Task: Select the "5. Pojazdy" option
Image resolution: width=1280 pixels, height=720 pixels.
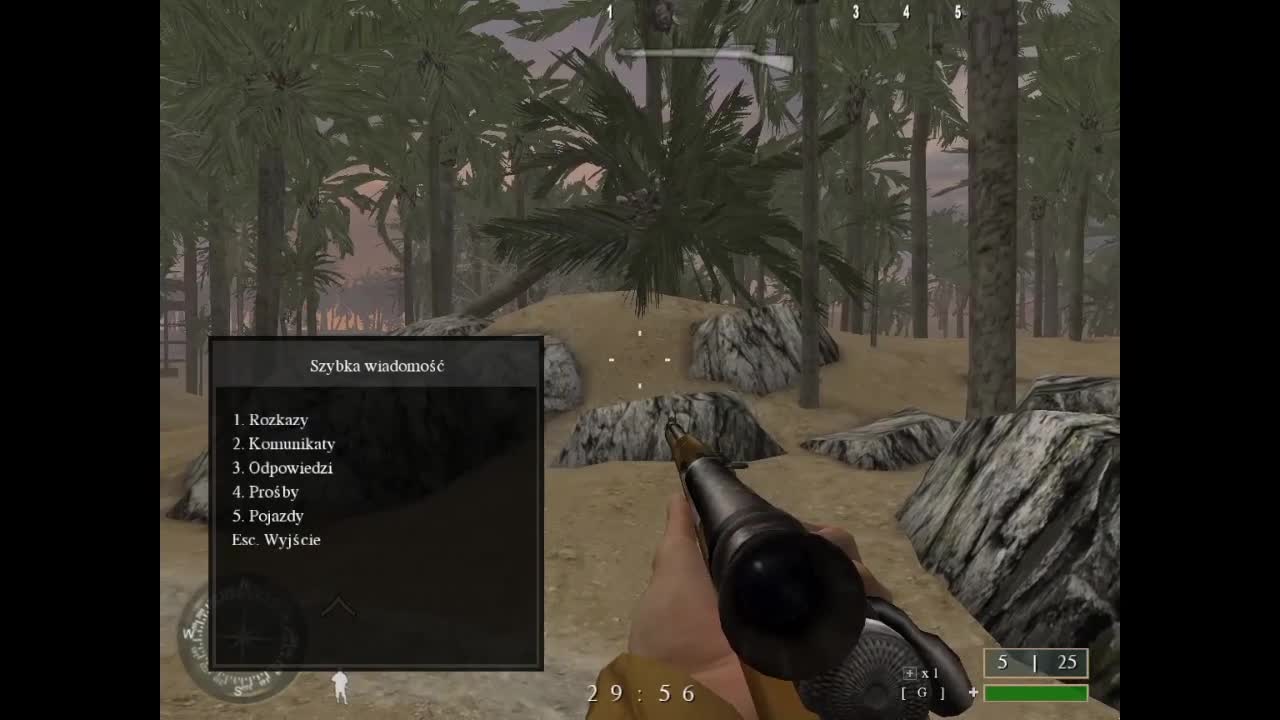Action: pyautogui.click(x=269, y=516)
